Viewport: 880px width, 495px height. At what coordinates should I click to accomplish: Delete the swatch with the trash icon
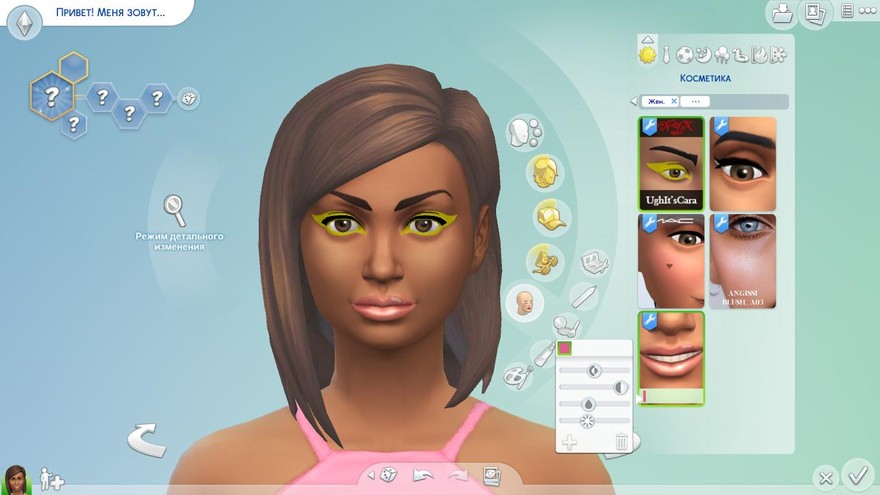(621, 441)
